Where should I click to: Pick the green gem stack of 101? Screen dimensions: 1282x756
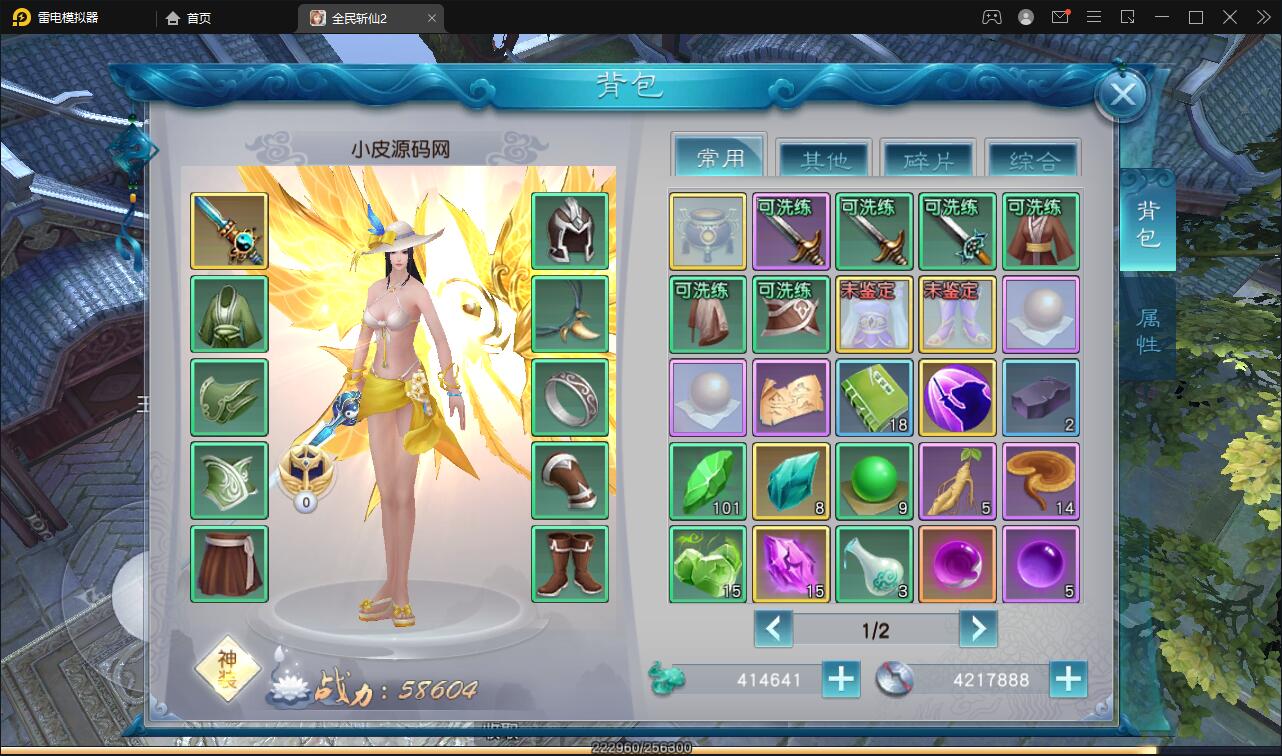click(x=708, y=481)
